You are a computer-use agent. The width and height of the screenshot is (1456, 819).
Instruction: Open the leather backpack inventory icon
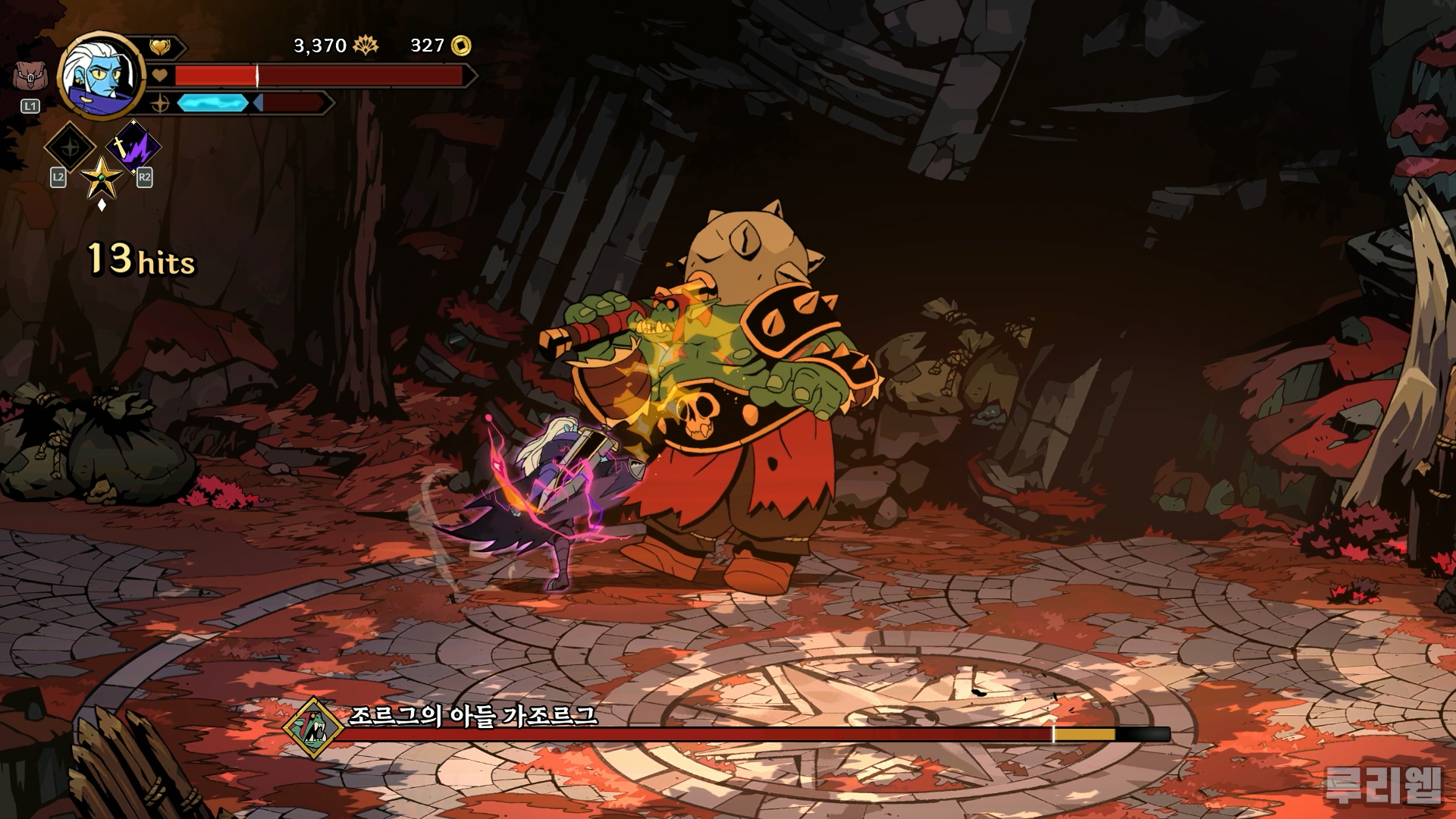30,78
